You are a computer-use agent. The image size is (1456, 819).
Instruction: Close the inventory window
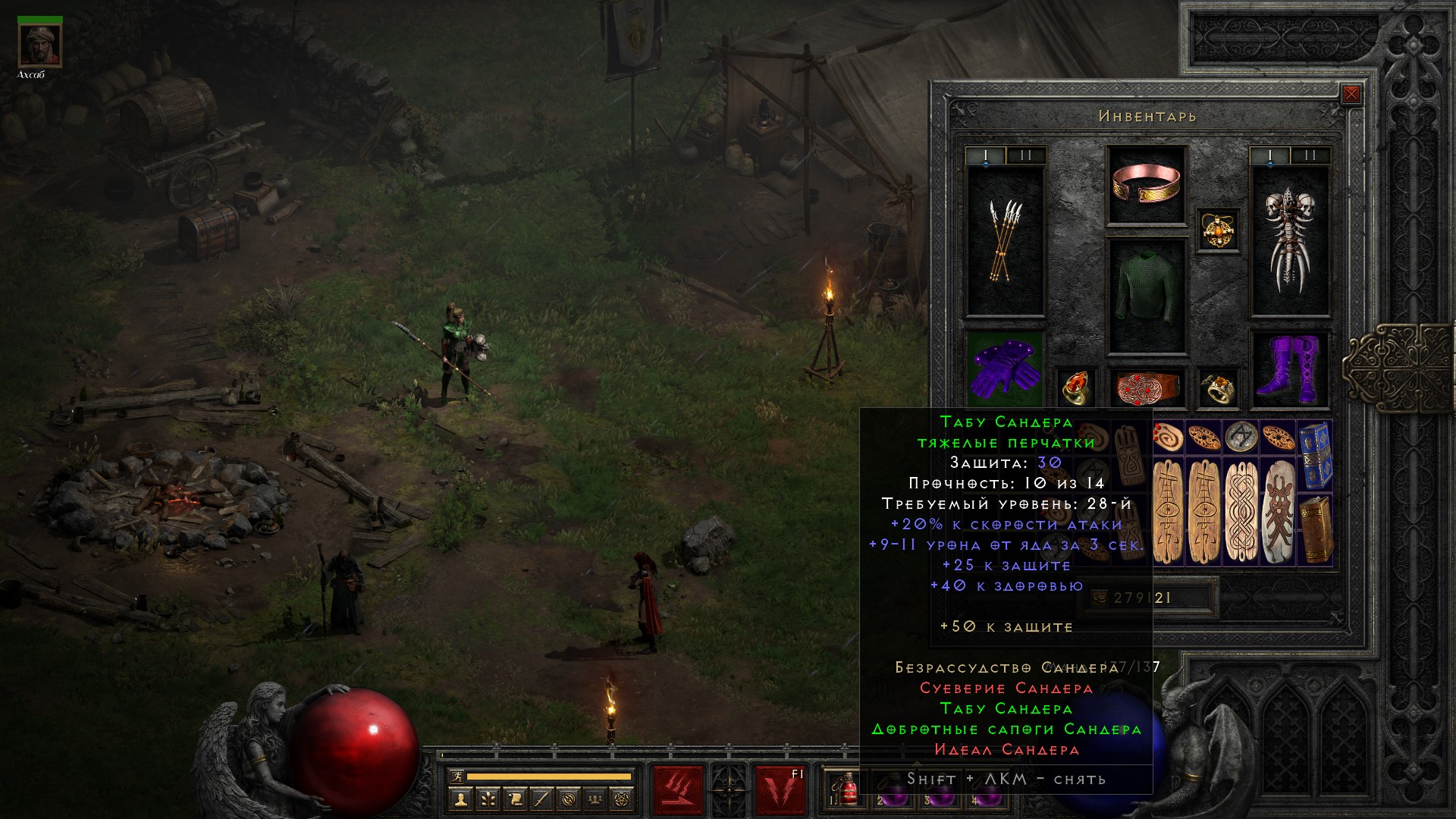click(x=1351, y=95)
